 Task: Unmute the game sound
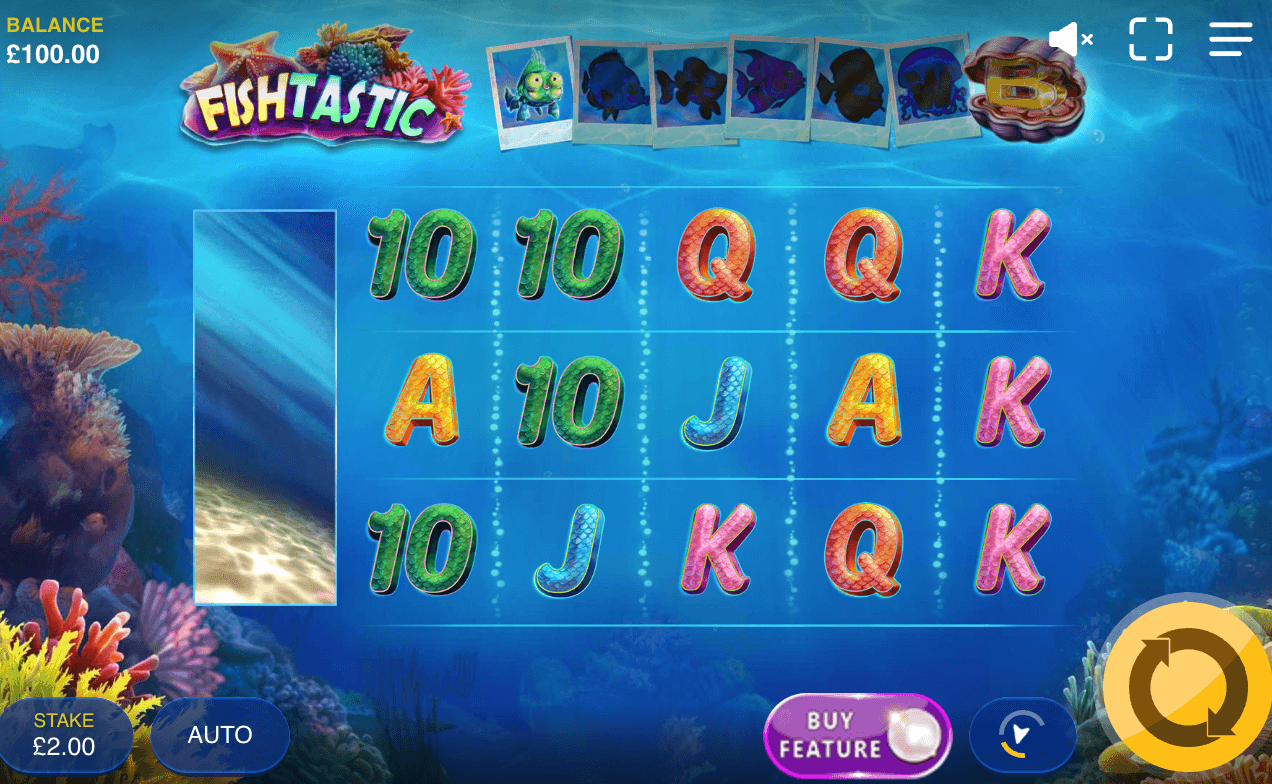(x=1070, y=40)
